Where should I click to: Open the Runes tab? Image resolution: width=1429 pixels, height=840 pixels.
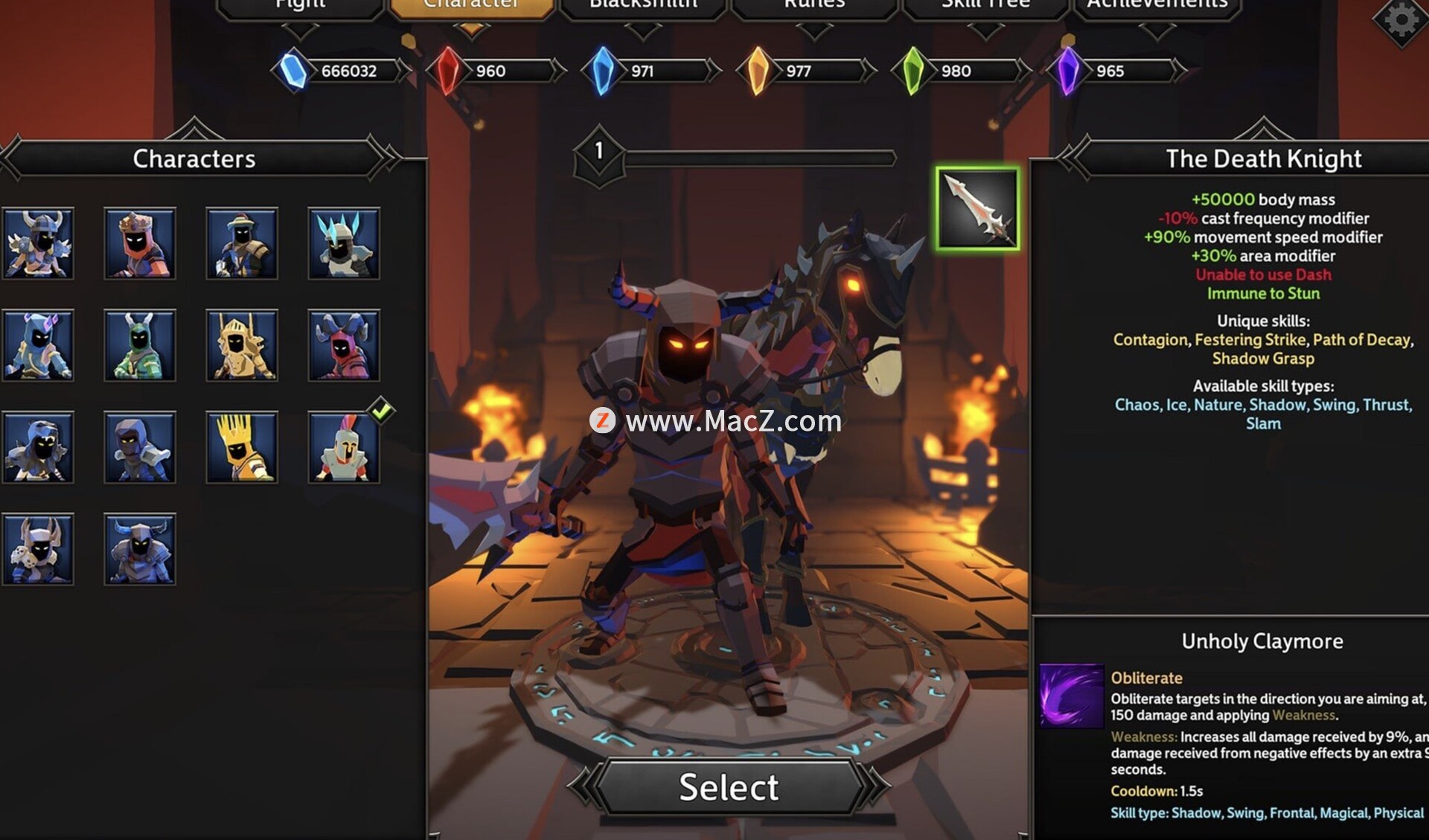pos(814,6)
